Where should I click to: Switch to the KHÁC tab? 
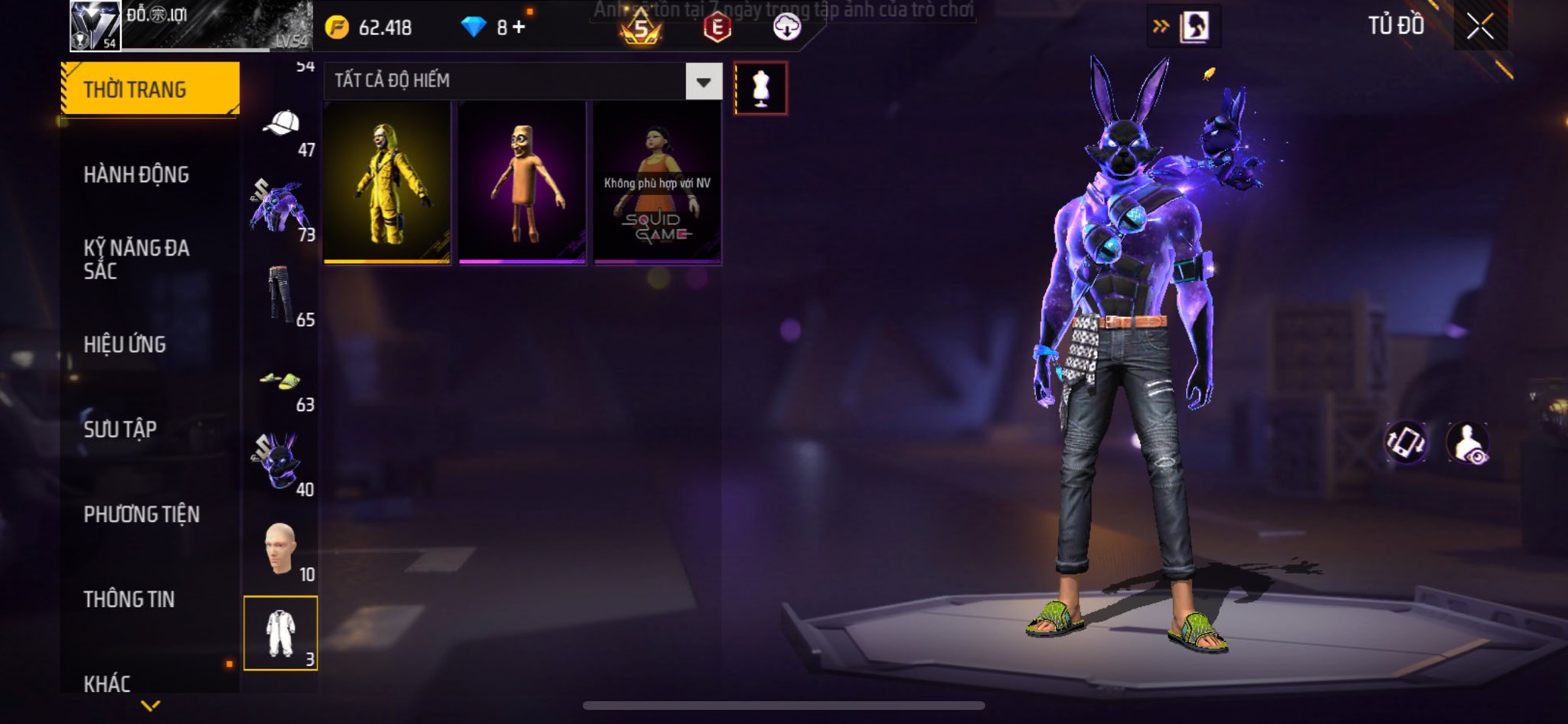[x=107, y=683]
